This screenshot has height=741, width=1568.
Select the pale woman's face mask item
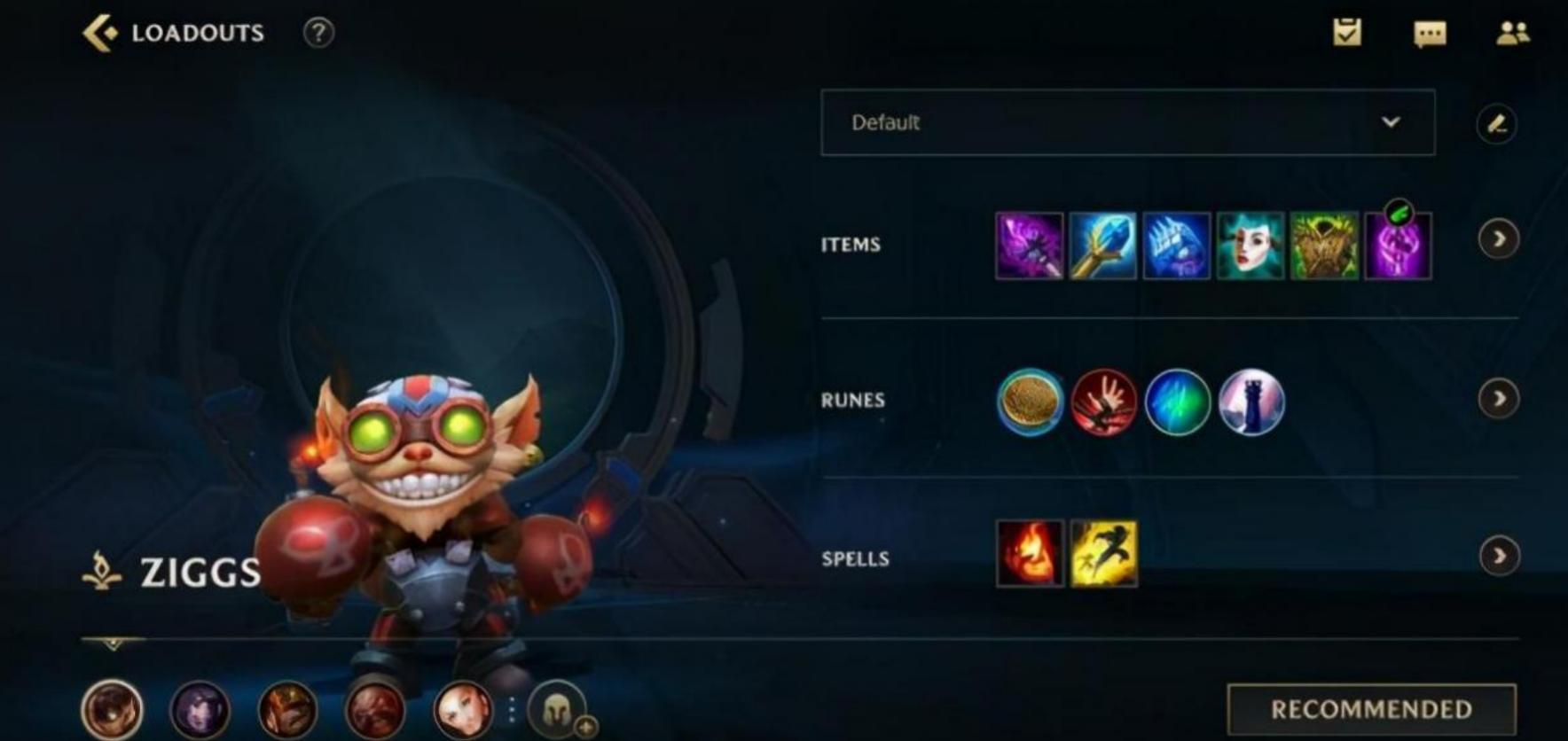[x=1250, y=246]
